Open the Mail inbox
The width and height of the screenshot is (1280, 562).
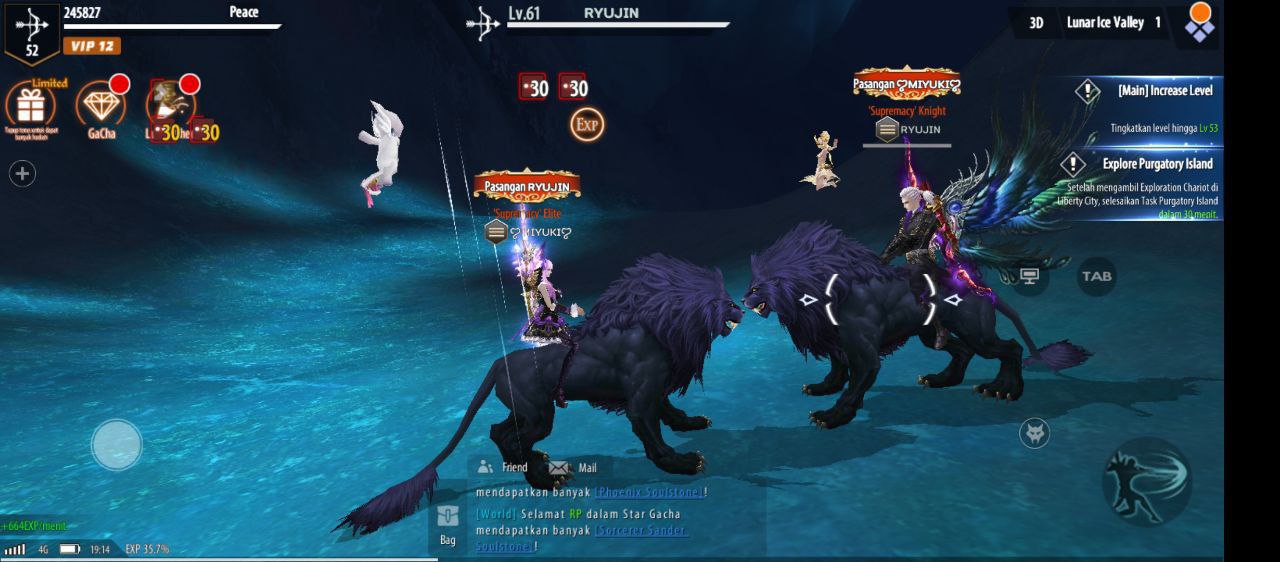click(x=573, y=467)
